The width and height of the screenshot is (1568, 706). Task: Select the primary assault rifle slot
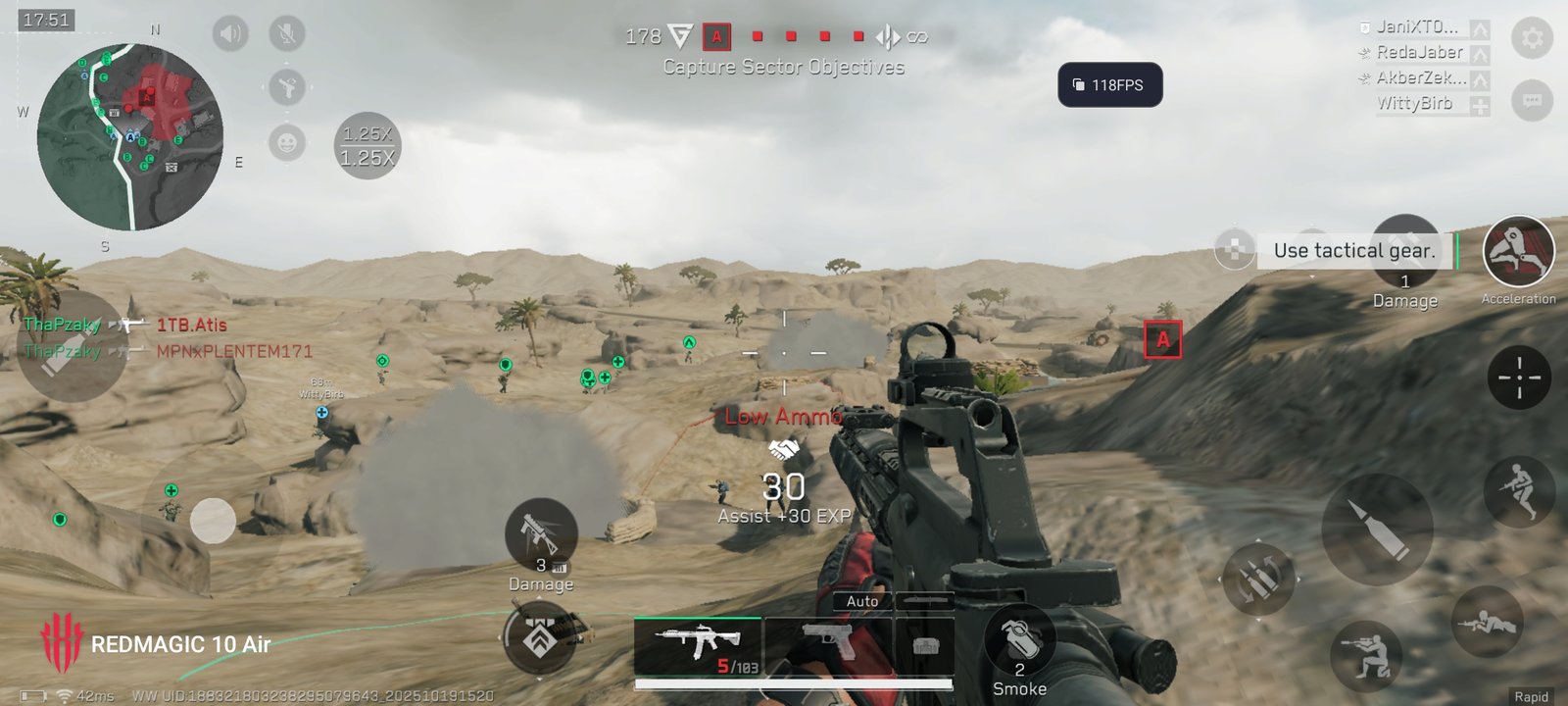698,647
